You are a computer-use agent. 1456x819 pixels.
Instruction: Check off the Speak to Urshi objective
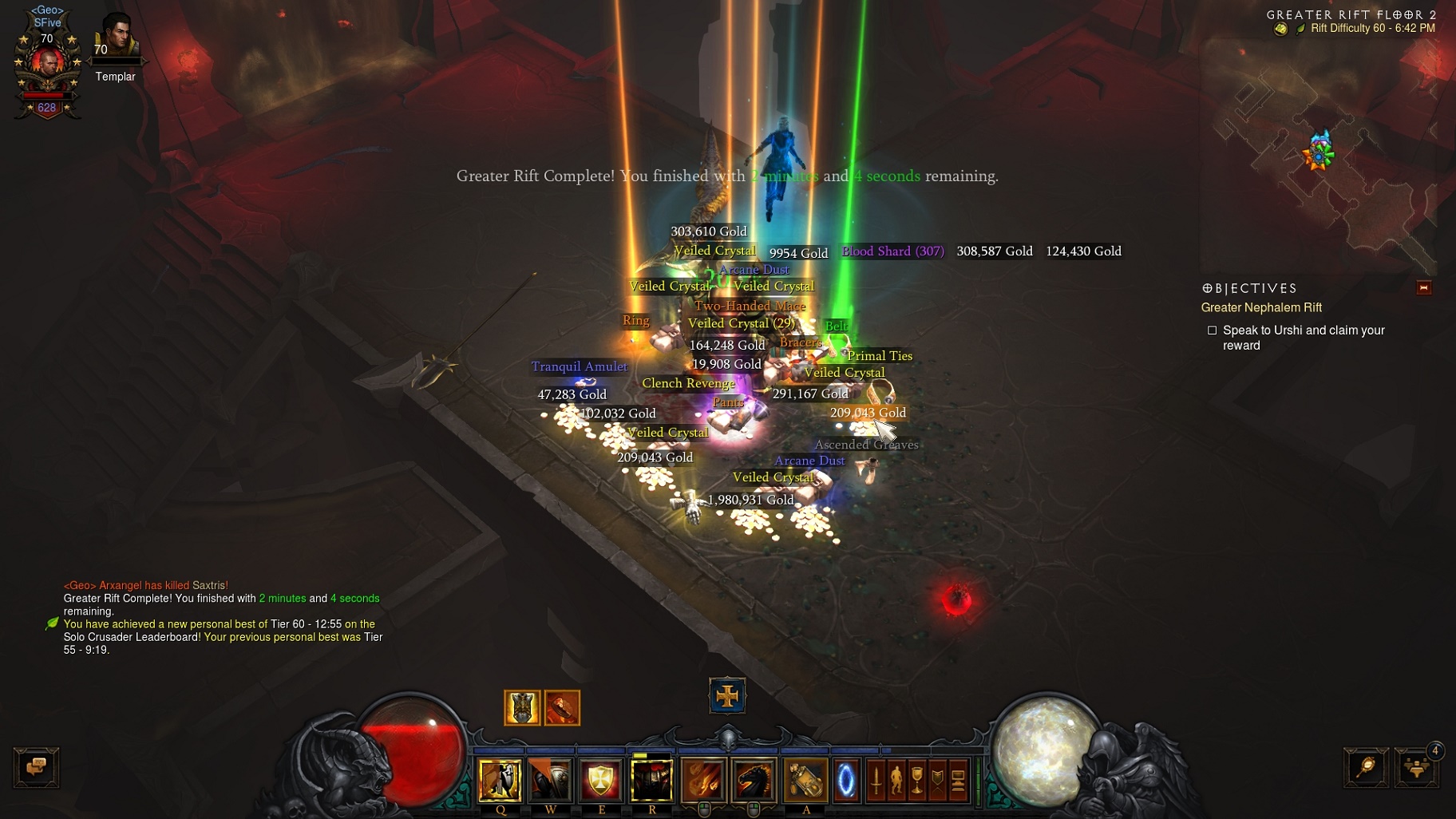[1213, 330]
